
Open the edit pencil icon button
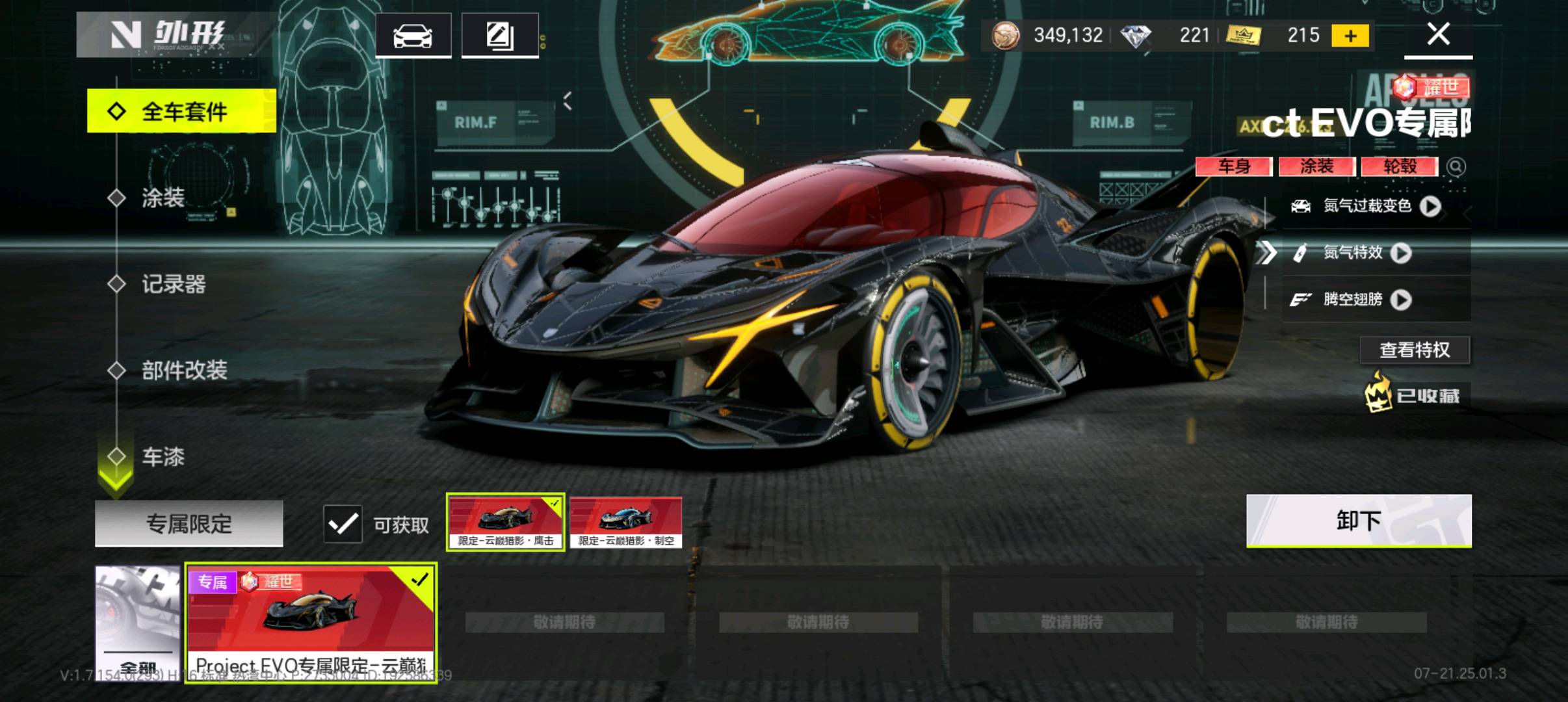click(499, 36)
